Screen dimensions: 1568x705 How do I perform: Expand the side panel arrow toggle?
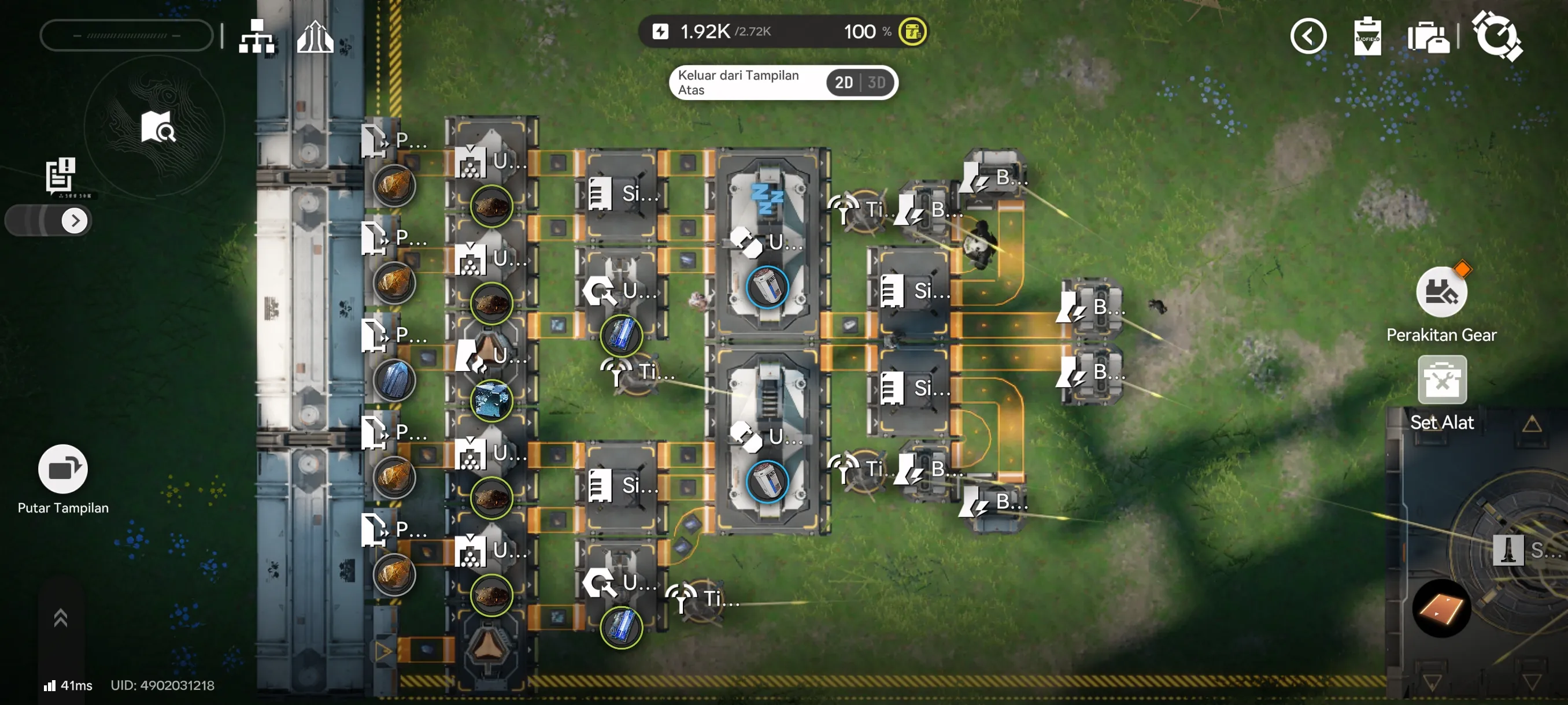pyautogui.click(x=74, y=220)
